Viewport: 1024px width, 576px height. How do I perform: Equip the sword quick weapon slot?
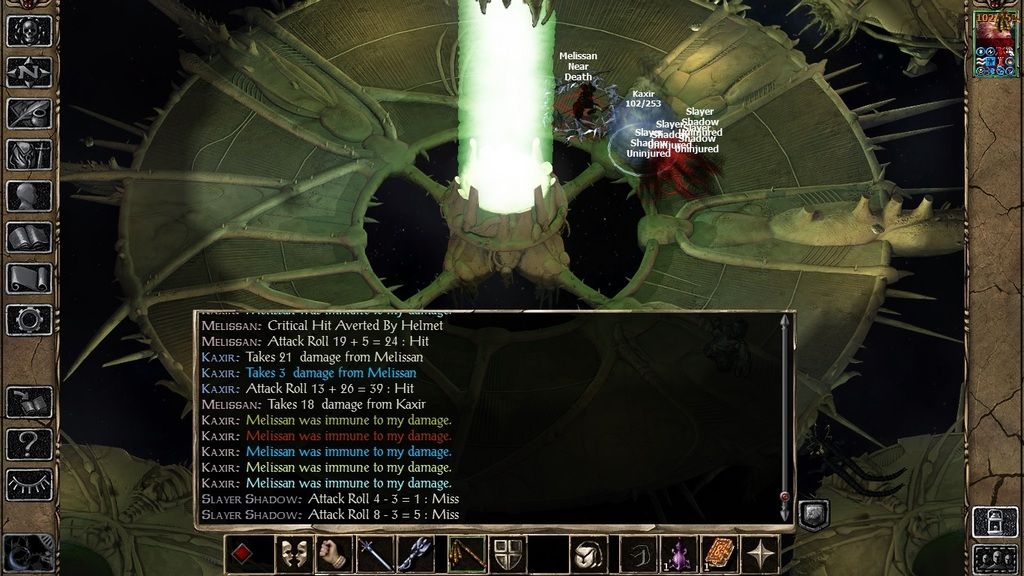[x=376, y=554]
